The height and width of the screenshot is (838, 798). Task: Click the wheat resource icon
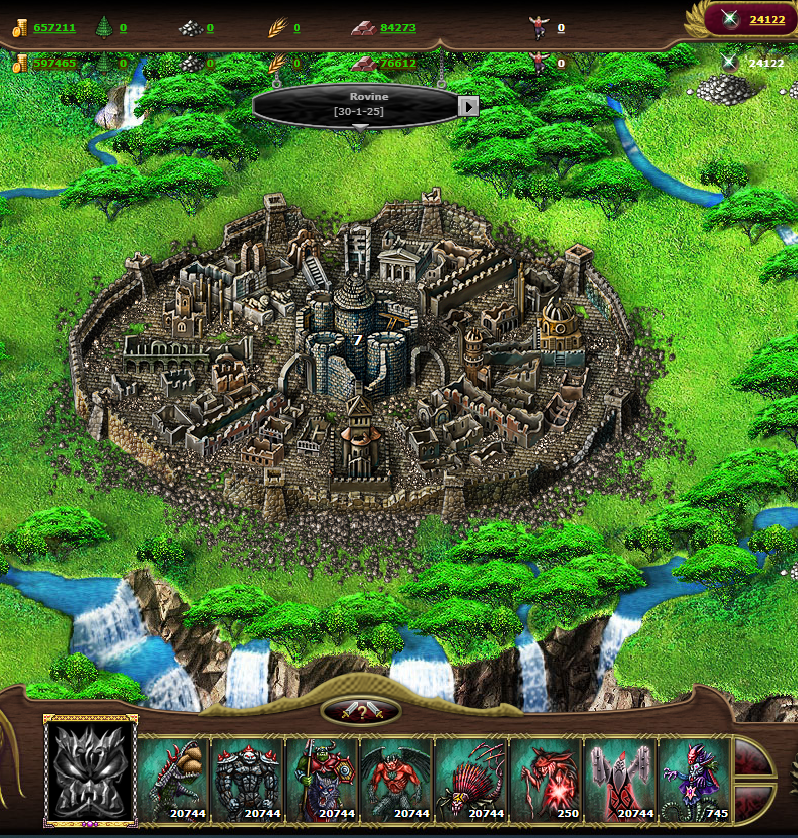277,28
